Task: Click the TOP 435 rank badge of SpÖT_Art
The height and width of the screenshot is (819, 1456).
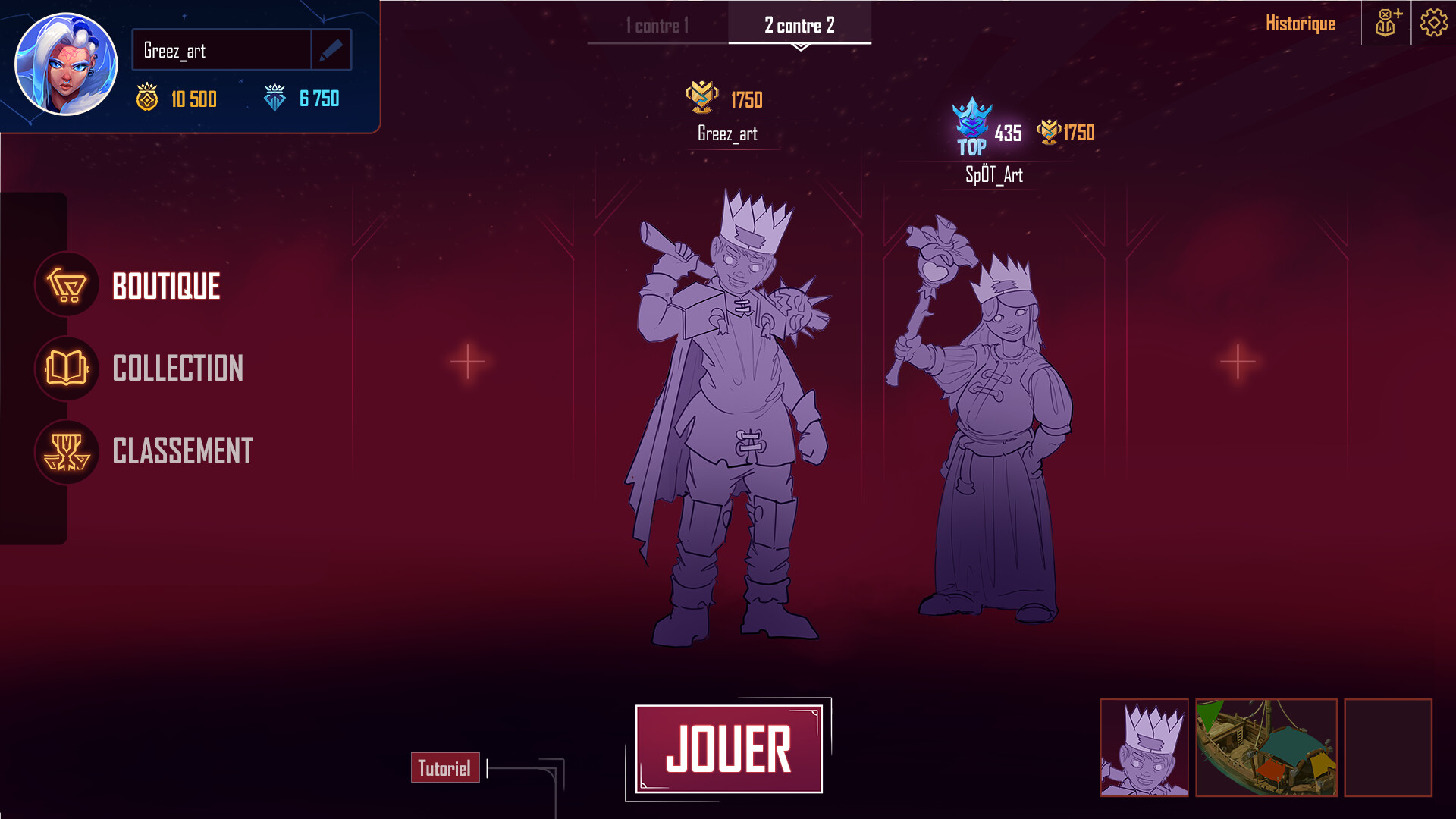Action: (x=971, y=129)
